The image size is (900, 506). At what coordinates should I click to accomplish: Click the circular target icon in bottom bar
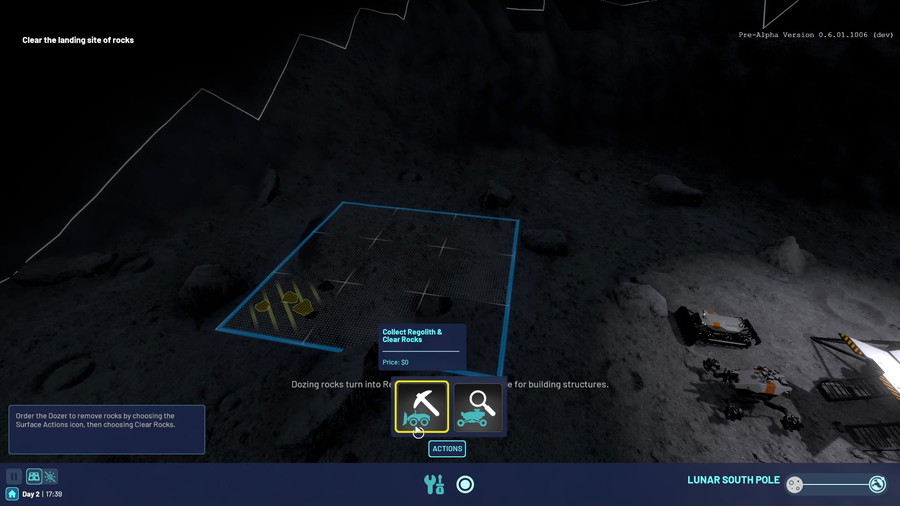[x=465, y=485]
